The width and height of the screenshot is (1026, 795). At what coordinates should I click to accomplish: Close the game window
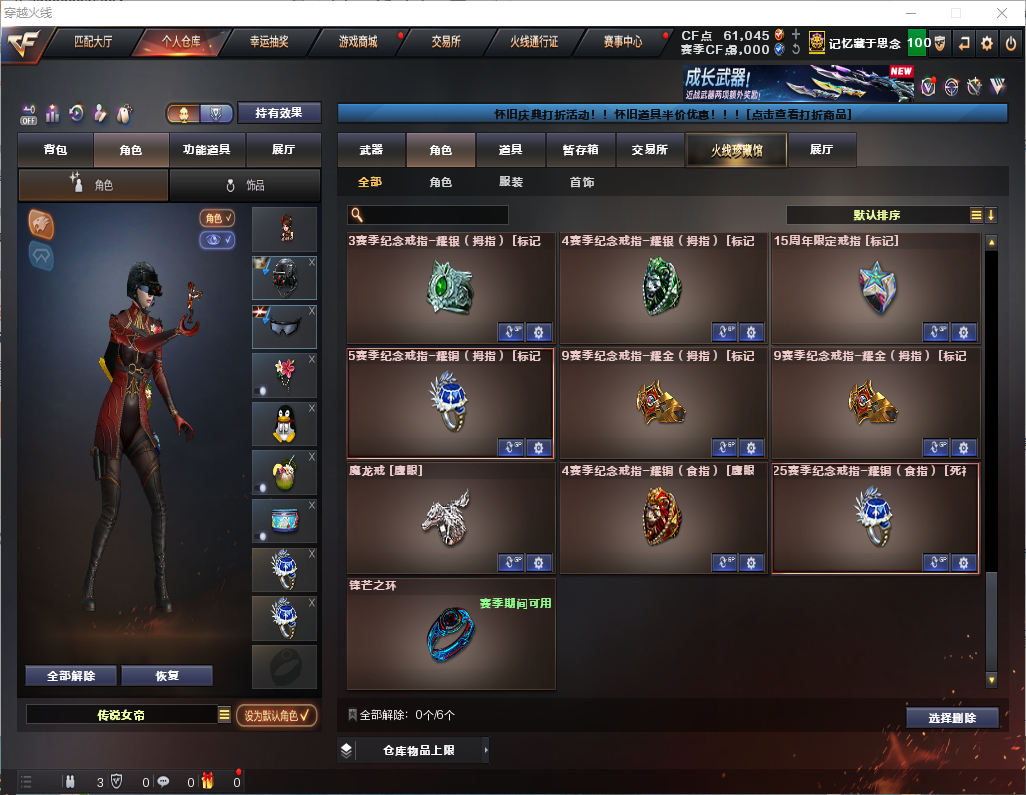[x=1002, y=13]
